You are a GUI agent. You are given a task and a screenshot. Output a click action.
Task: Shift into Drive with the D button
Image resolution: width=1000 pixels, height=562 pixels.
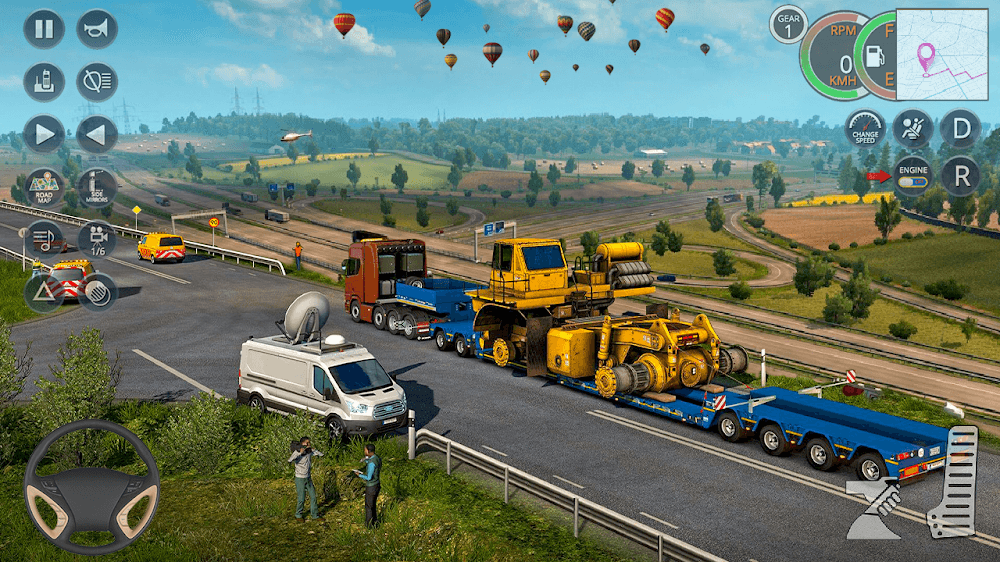pyautogui.click(x=960, y=129)
